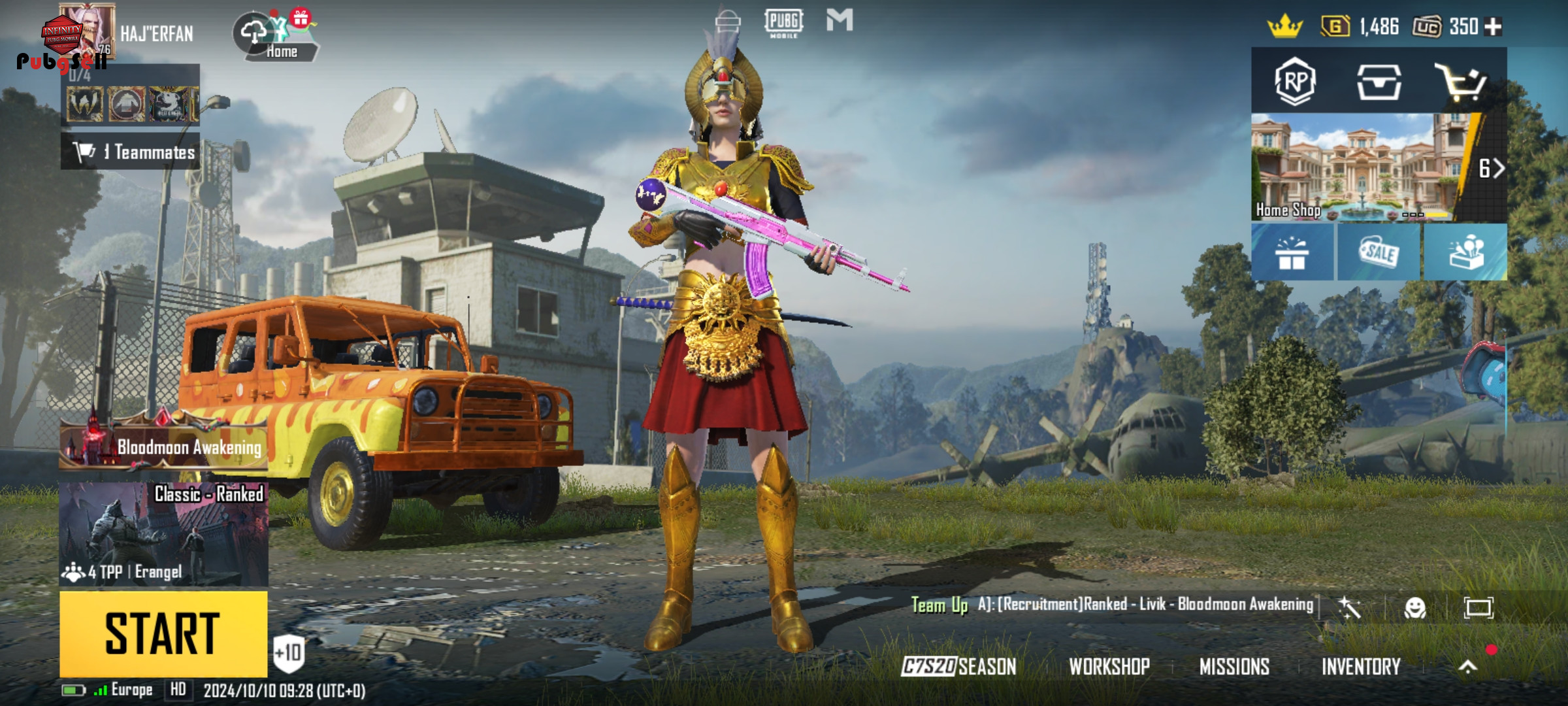Open the Missions menu

[x=1234, y=667]
